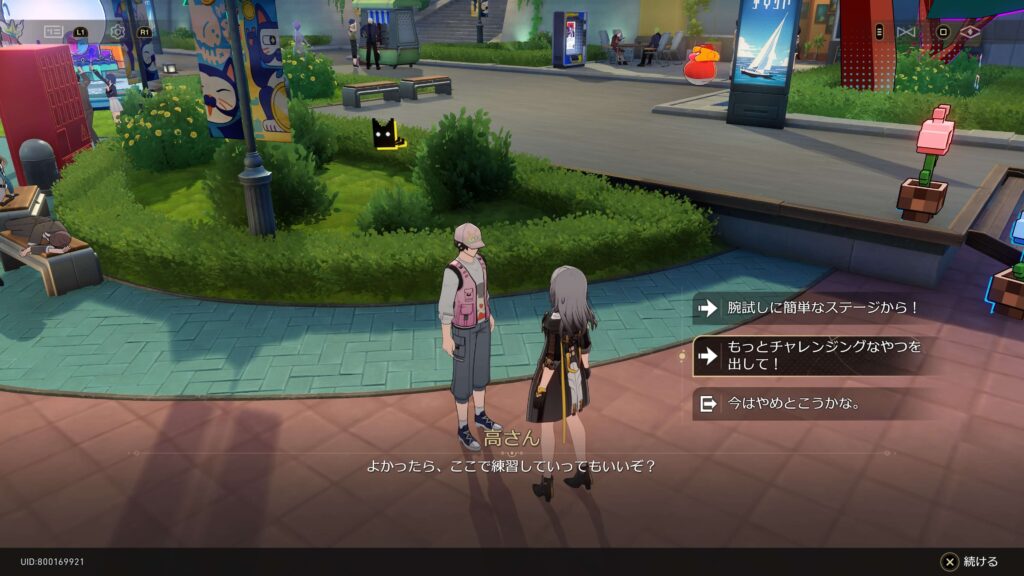1024x576 pixels.
Task: Hide the interface with the eye icon
Action: (x=971, y=31)
